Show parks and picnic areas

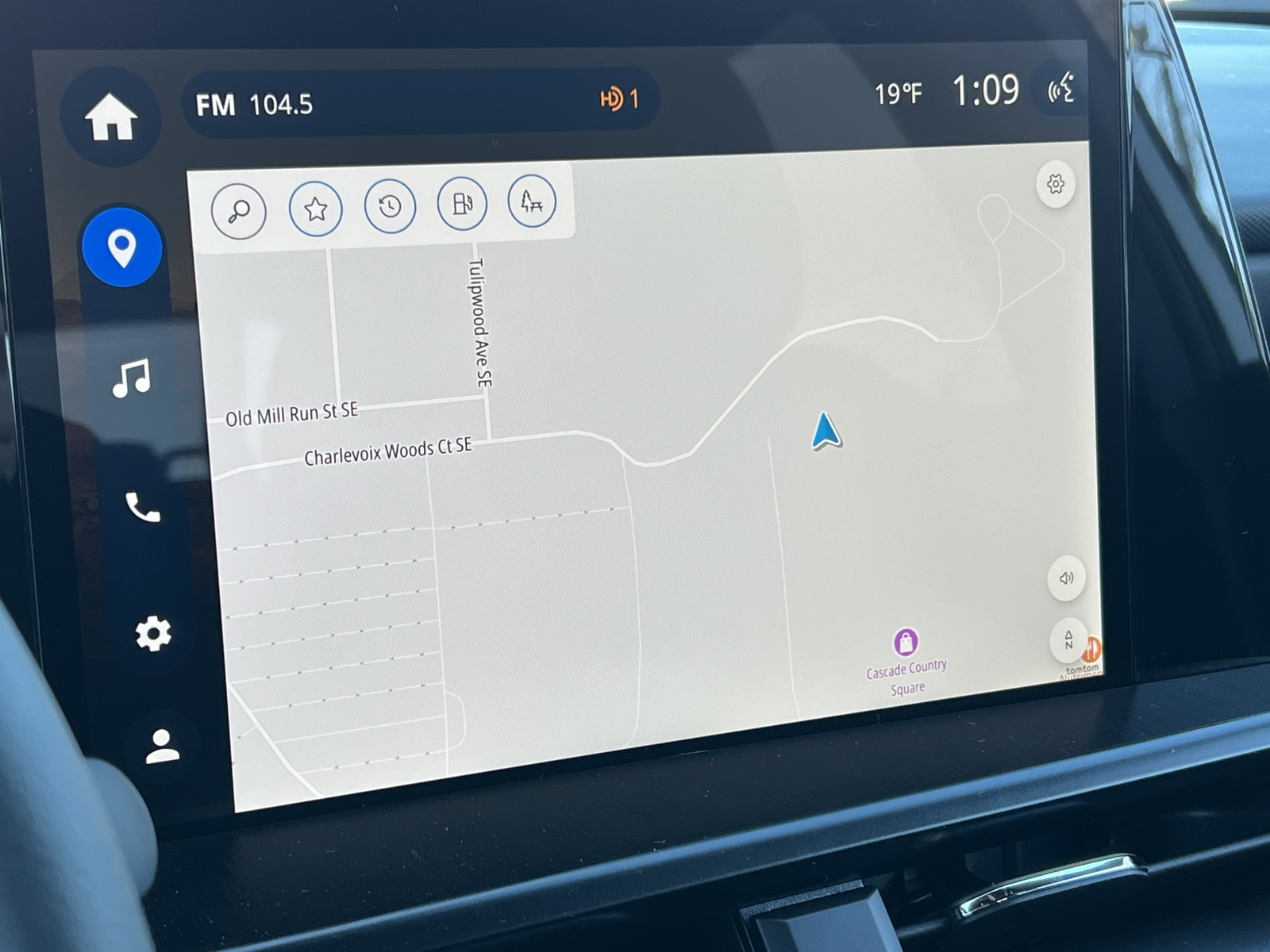coord(532,202)
